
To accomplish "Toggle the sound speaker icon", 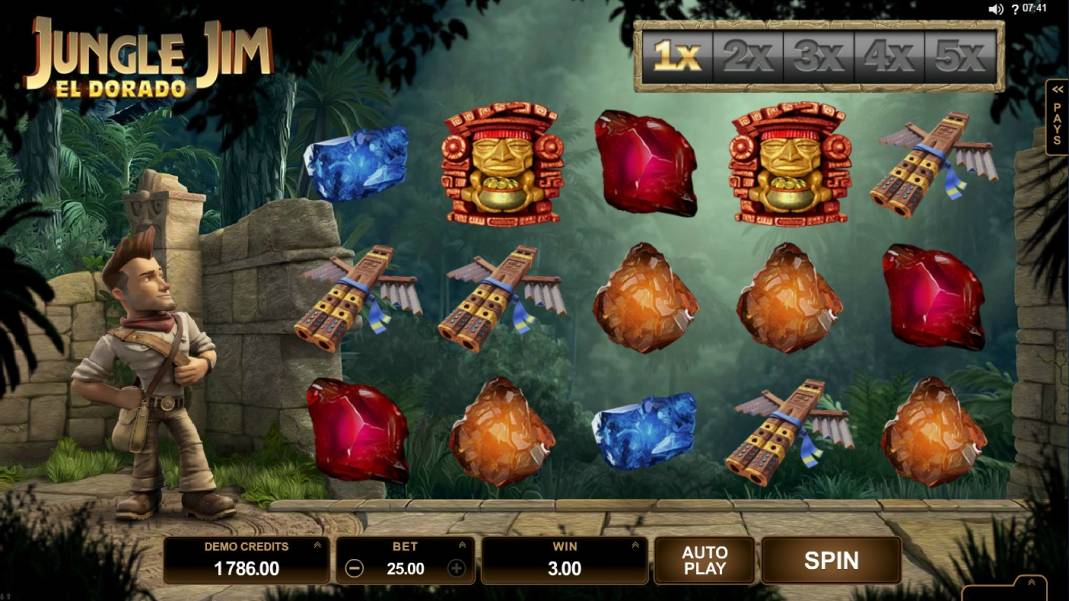I will [x=996, y=9].
